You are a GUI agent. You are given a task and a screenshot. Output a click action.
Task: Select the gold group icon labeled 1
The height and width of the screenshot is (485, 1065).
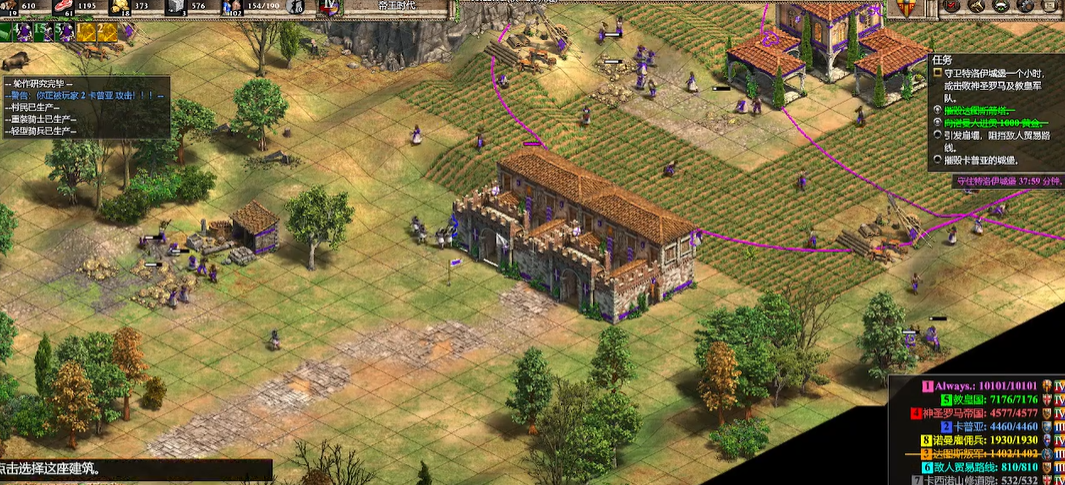pos(86,32)
